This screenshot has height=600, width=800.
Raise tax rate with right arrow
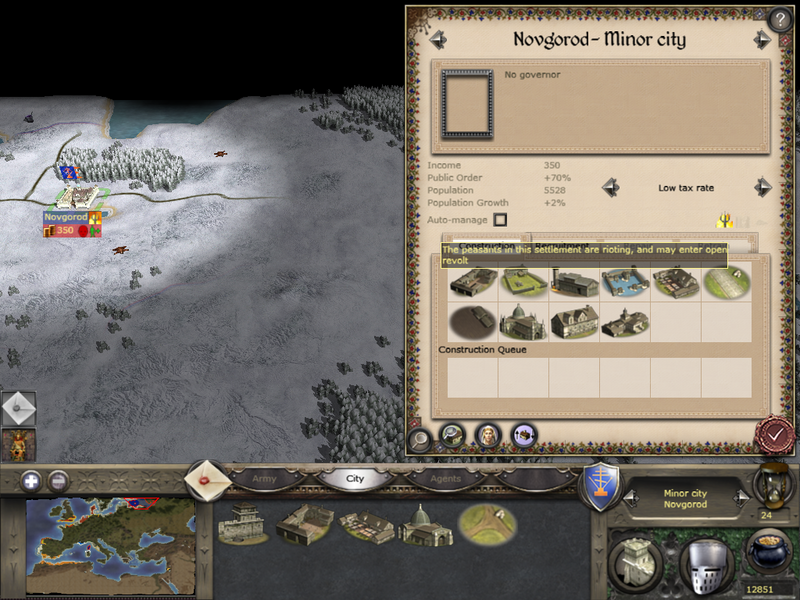(x=762, y=187)
